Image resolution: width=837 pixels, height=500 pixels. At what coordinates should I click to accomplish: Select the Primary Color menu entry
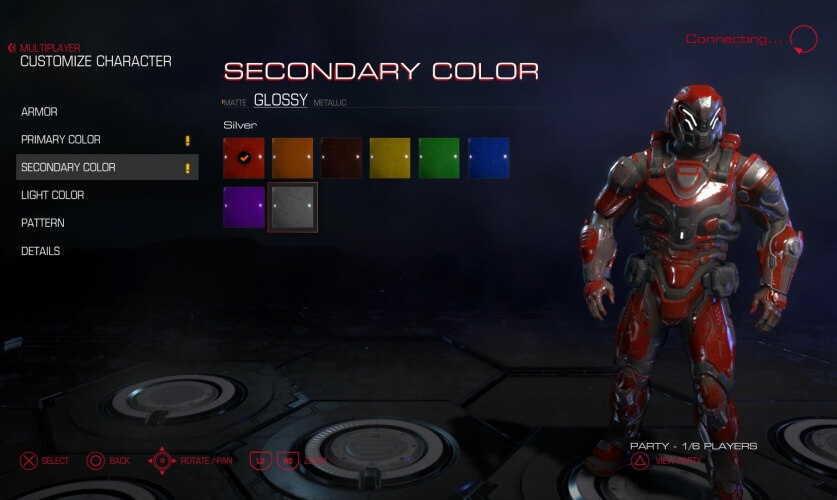point(60,140)
